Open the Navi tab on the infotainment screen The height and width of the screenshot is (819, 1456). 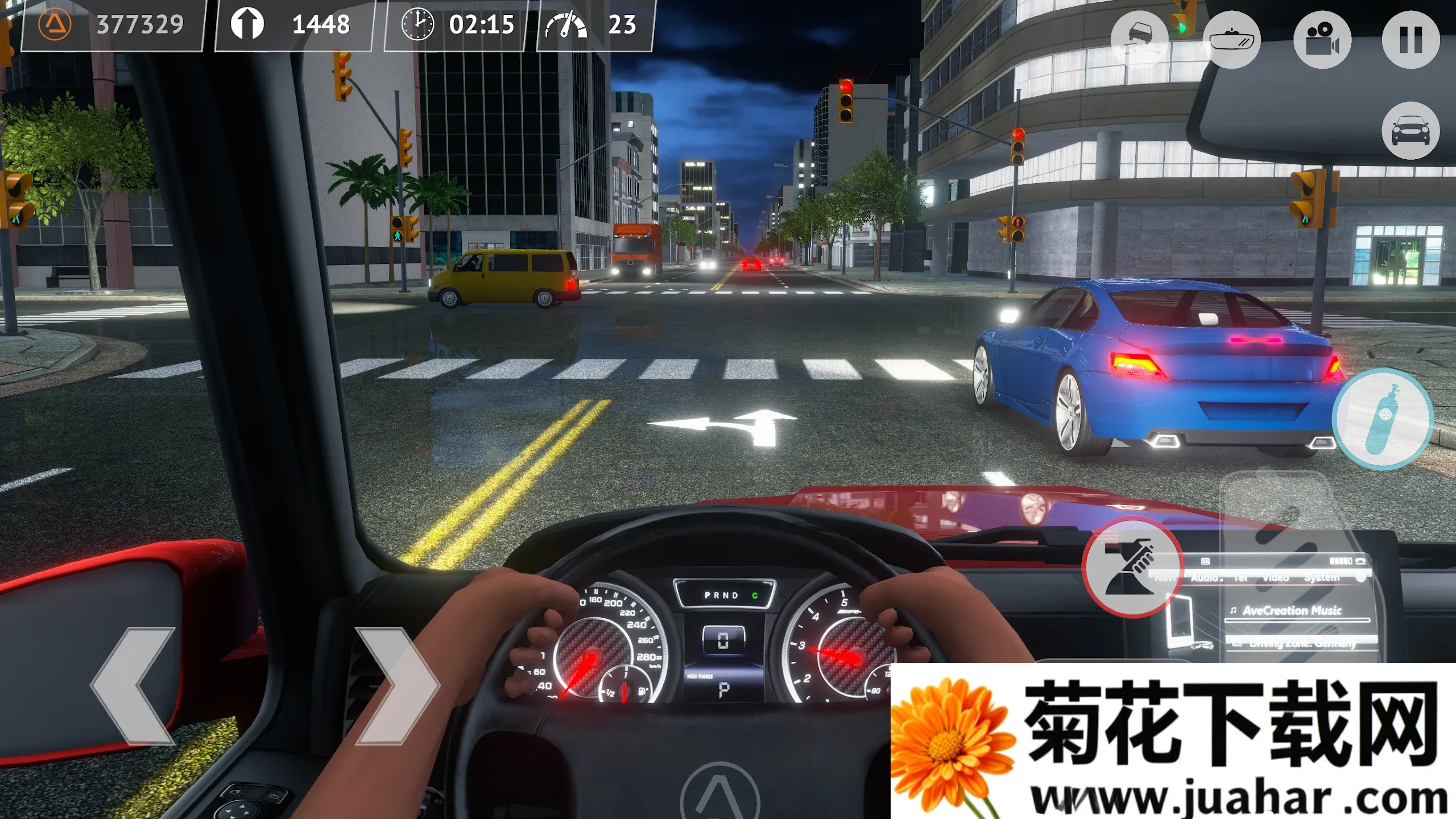coord(1165,577)
